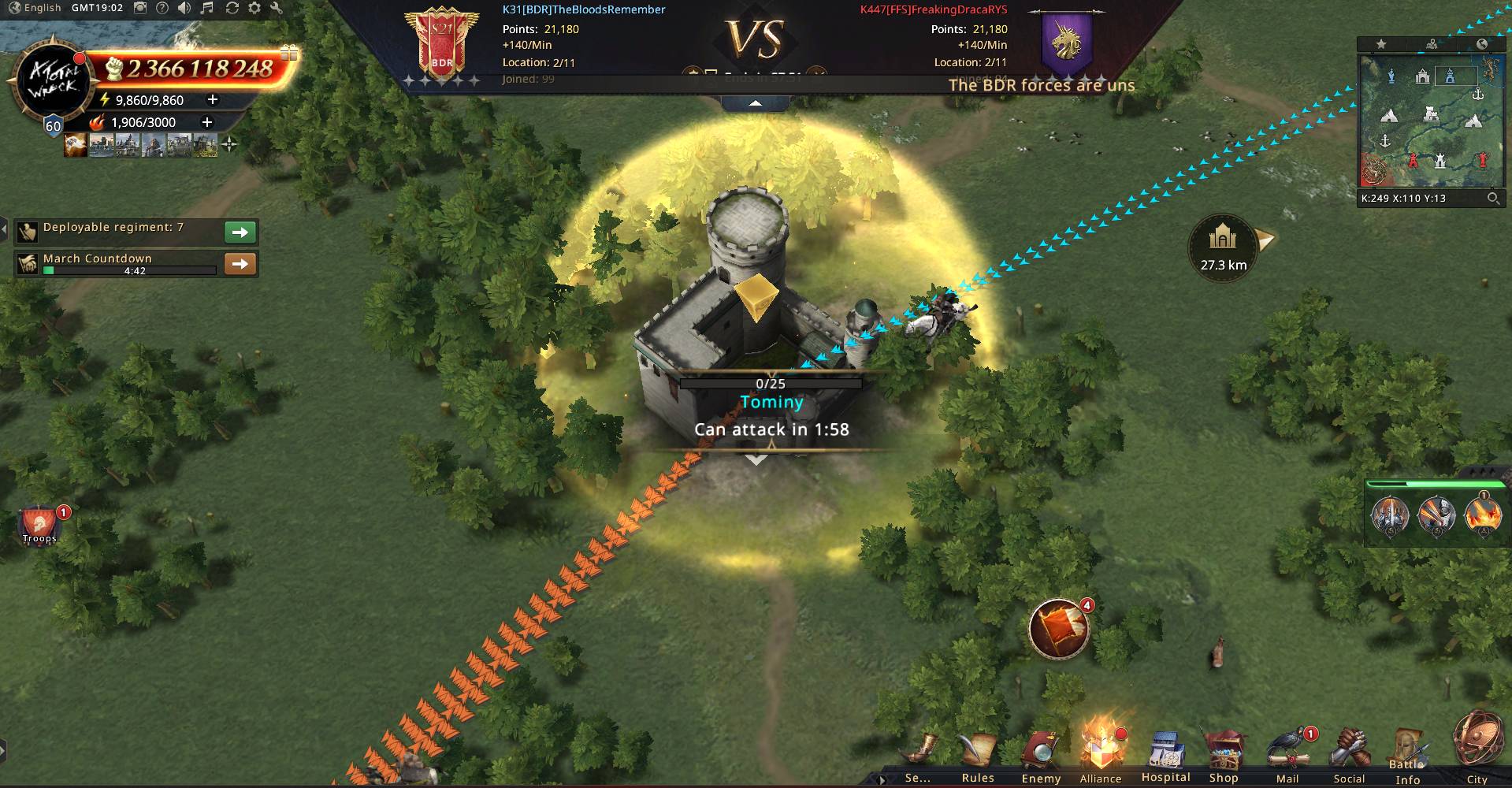1512x788 pixels.
Task: Toggle sound with the speaker icon
Action: click(184, 8)
